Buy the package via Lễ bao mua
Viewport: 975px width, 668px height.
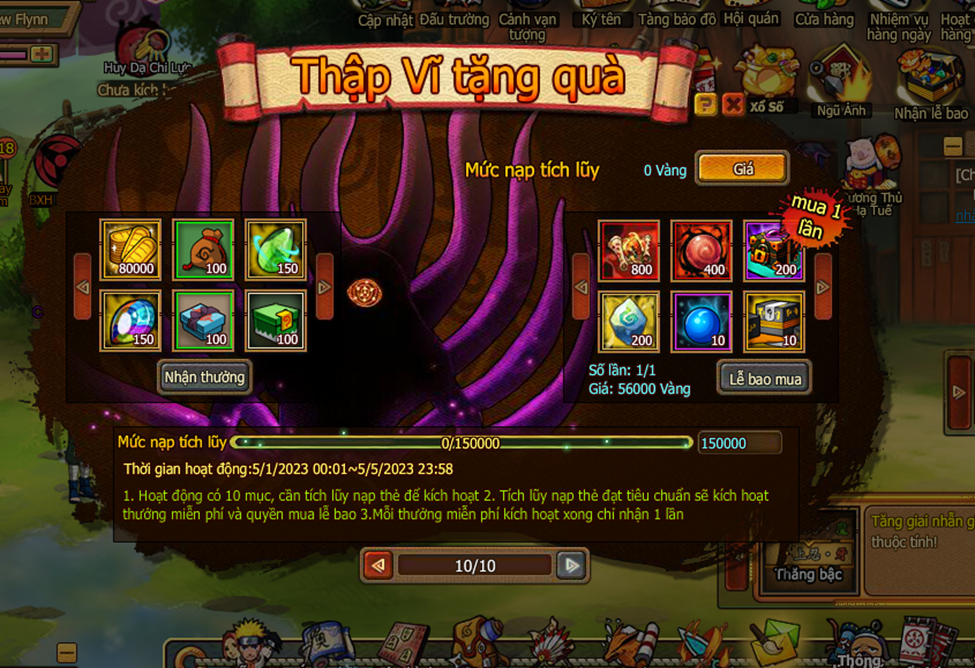(x=764, y=378)
